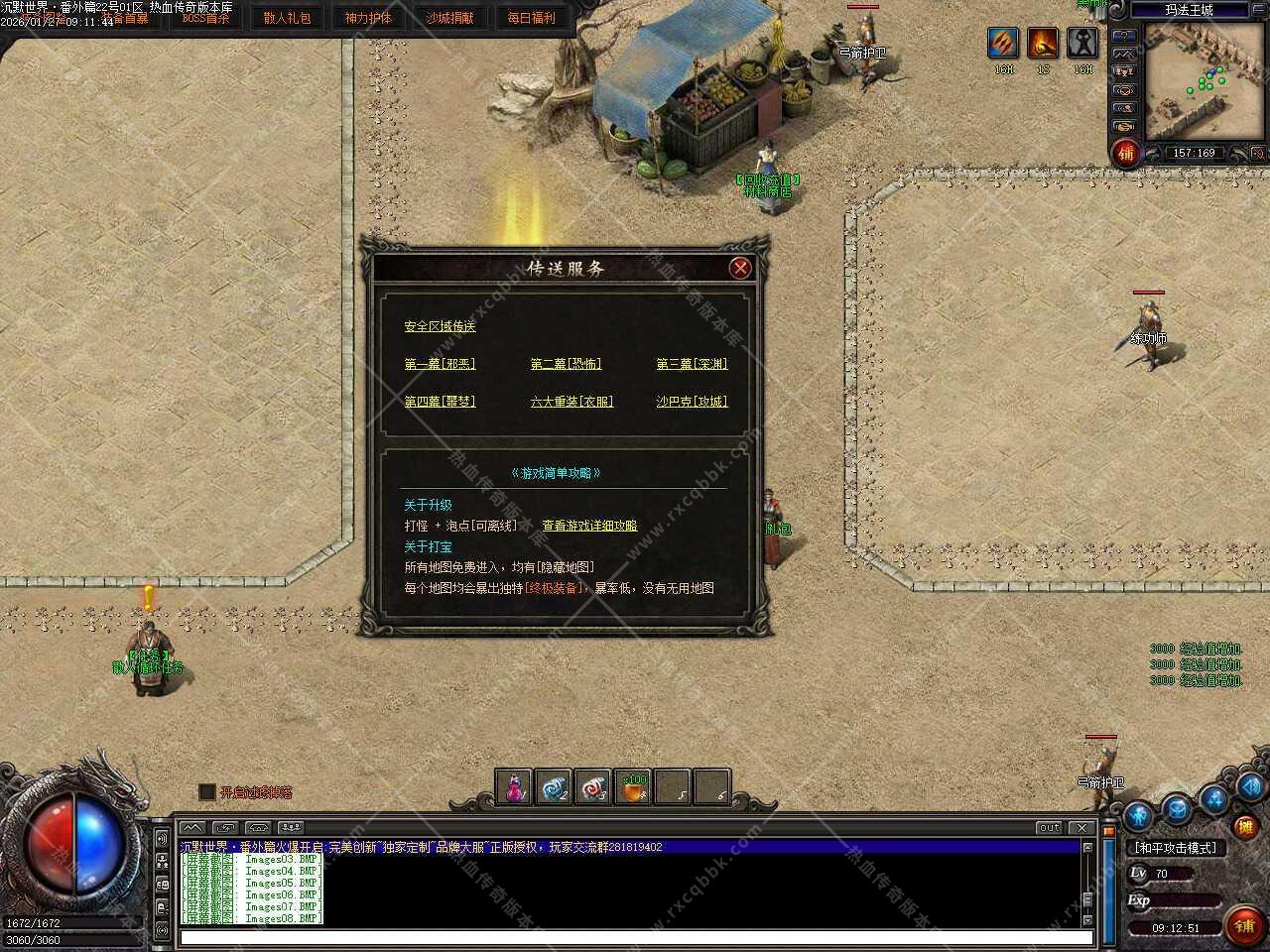Viewport: 1270px width, 952px height.
Task: Switch the 和平攻击模式 attack mode
Action: (x=1176, y=848)
